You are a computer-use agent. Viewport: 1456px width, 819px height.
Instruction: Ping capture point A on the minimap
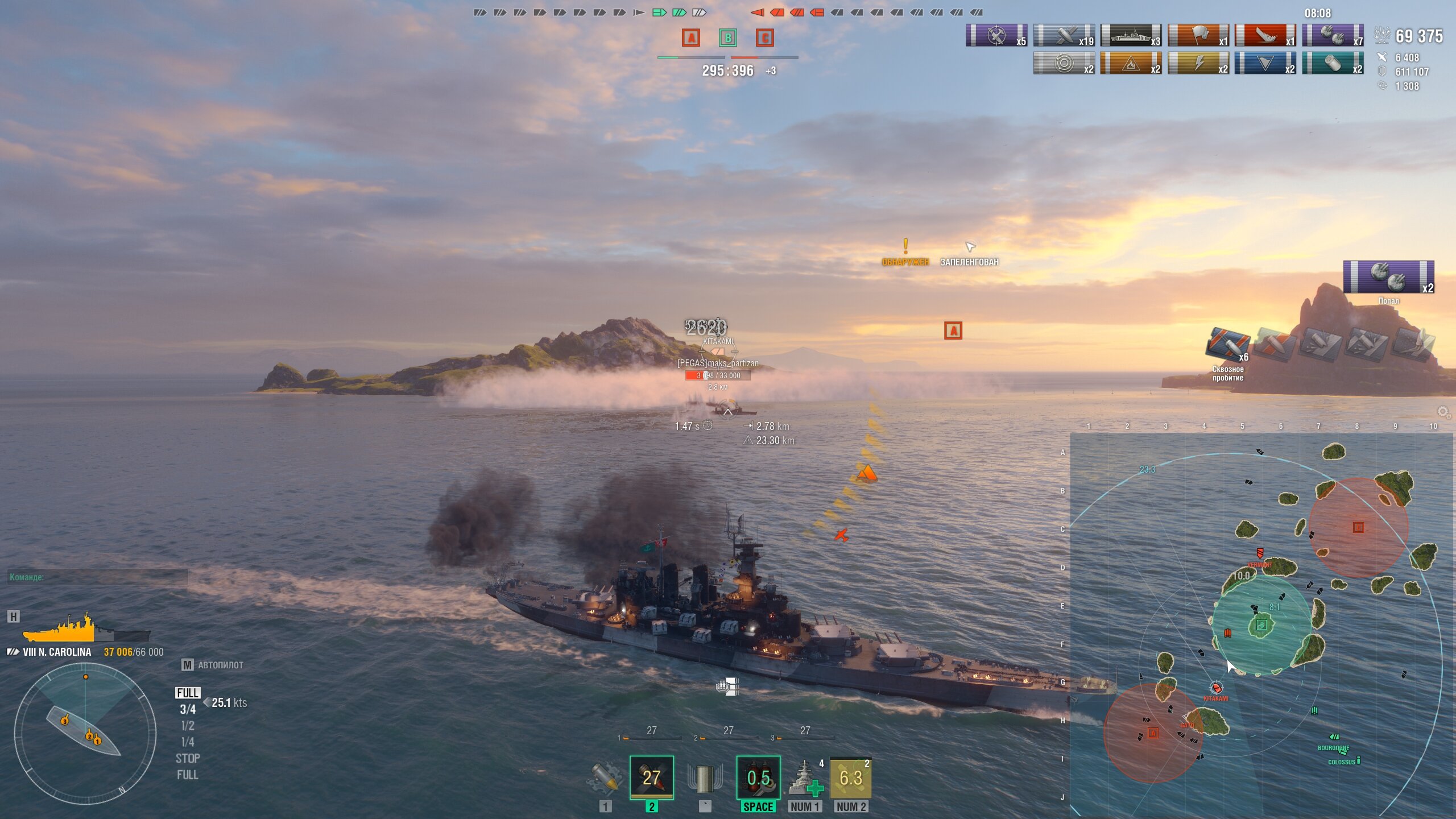(1153, 733)
